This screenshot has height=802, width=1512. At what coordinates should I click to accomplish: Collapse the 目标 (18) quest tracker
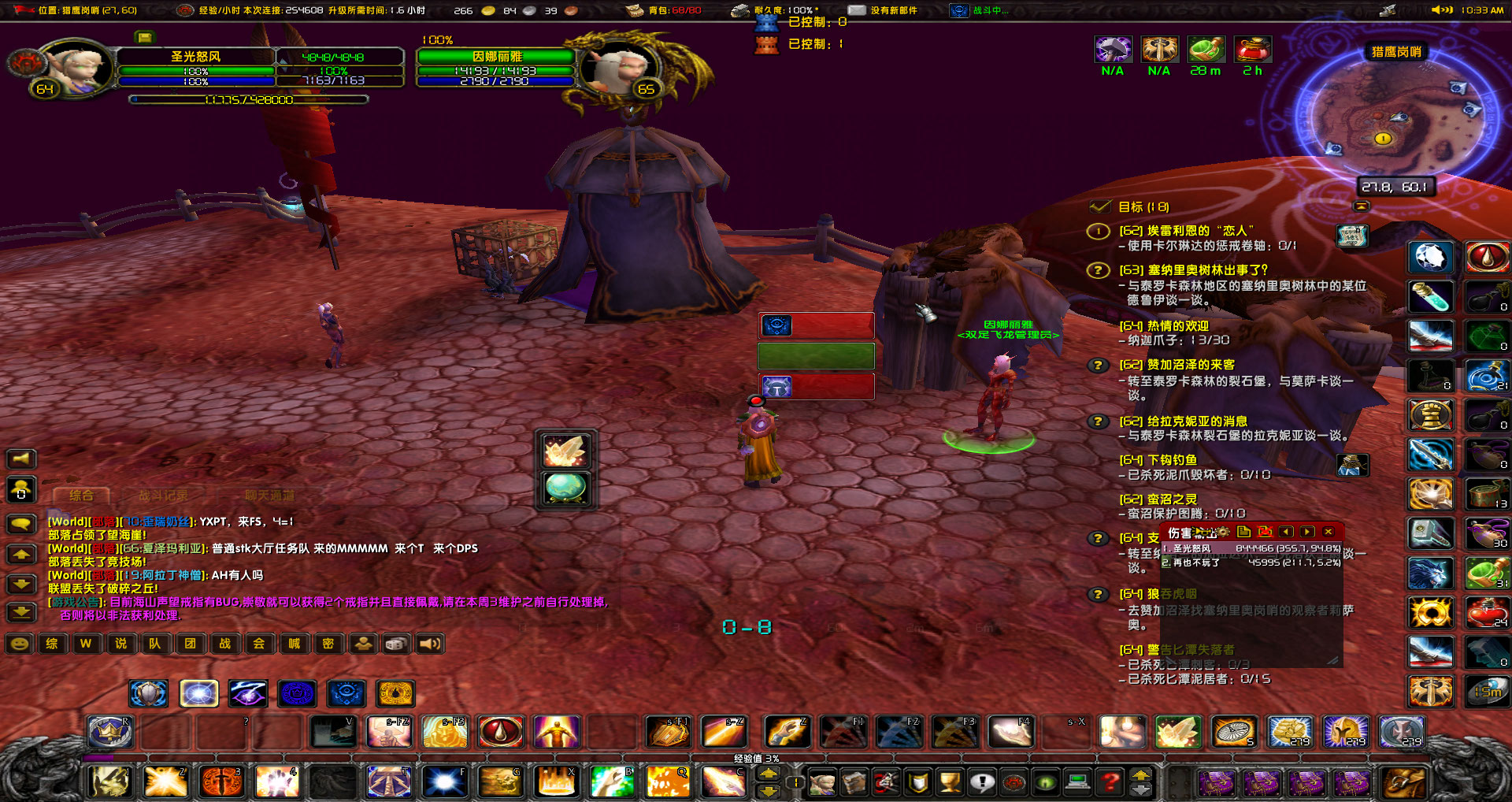tap(1362, 206)
